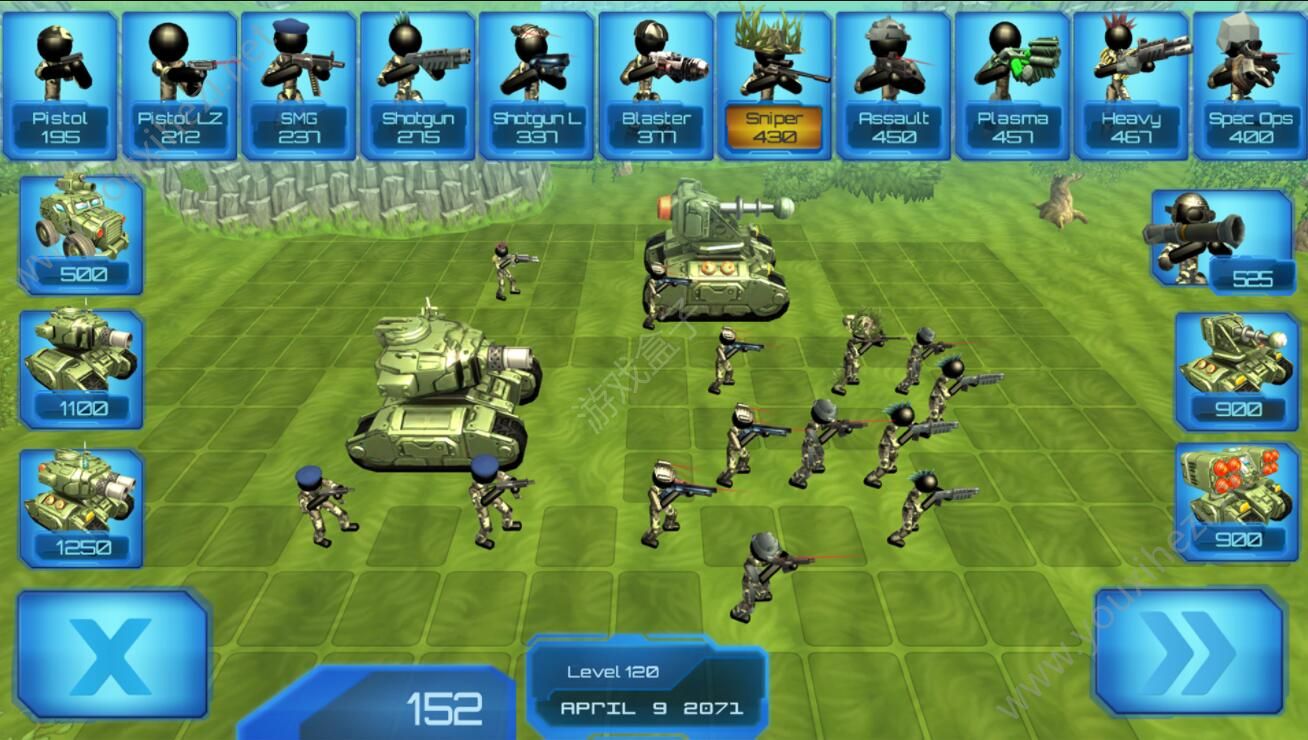
Task: Pick the SMG unit card
Action: [299, 86]
